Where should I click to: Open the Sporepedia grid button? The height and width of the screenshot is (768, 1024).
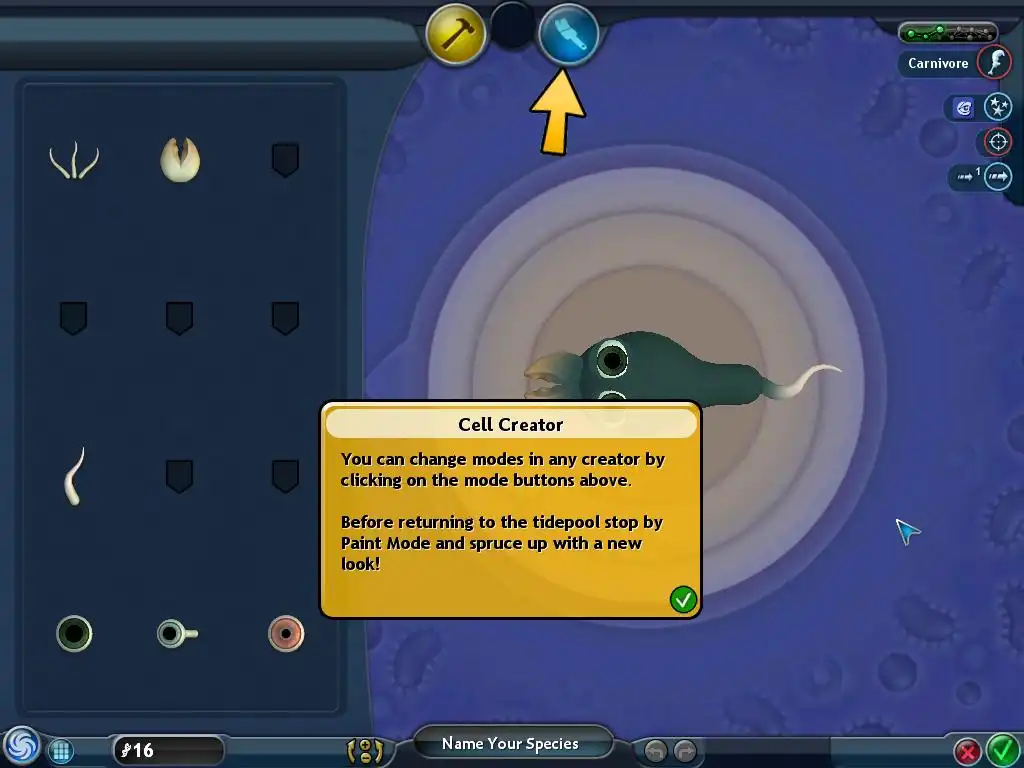pos(61,750)
